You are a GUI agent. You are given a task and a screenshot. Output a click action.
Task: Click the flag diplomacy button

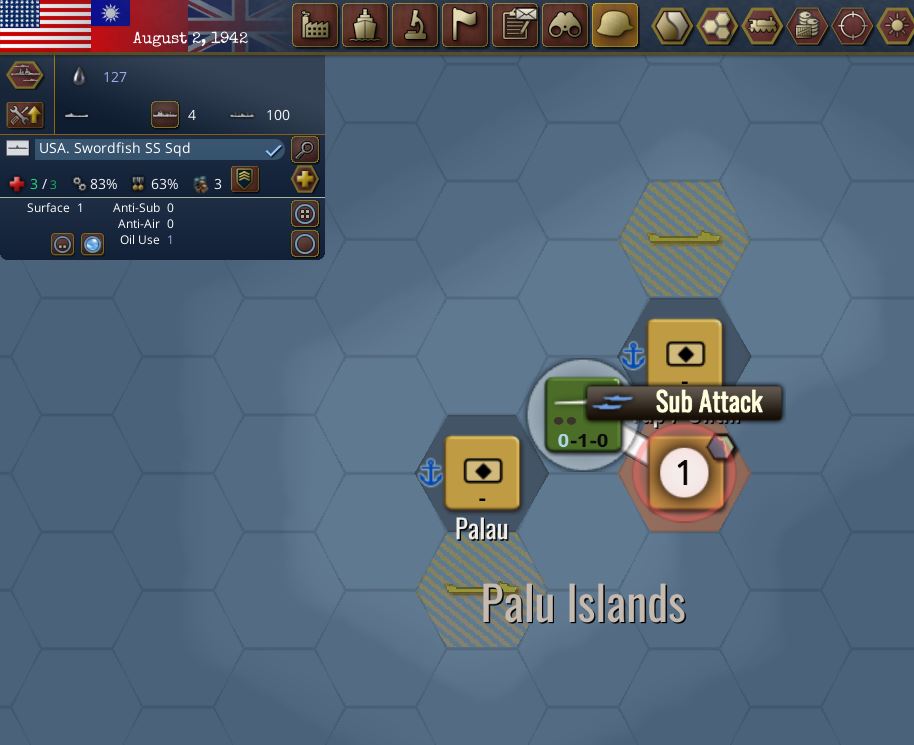(465, 25)
